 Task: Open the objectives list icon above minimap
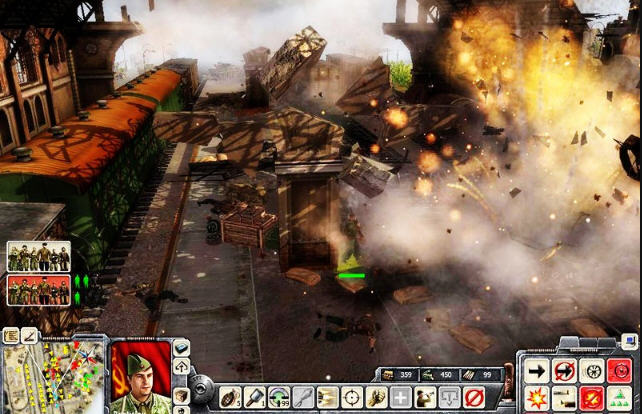click(x=11, y=335)
